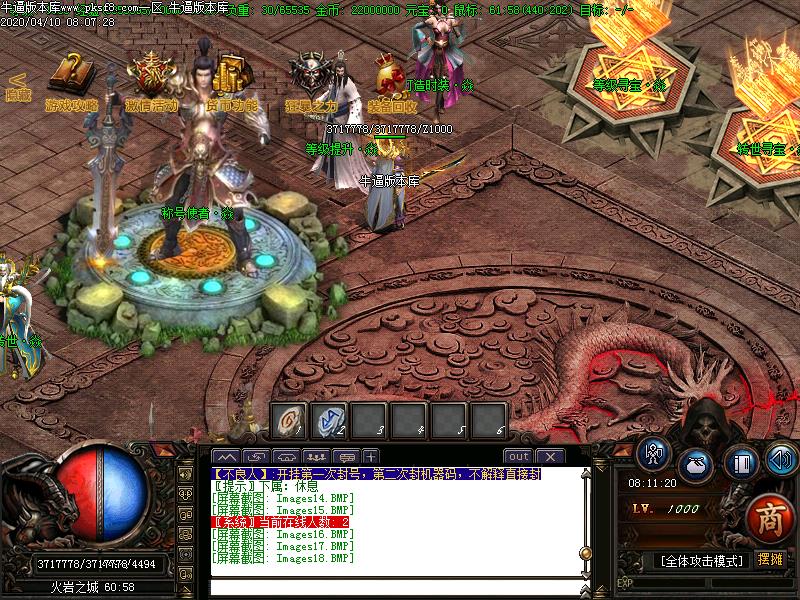This screenshot has height=600, width=800.
Task: Open the character equipment panel
Action: (655, 456)
